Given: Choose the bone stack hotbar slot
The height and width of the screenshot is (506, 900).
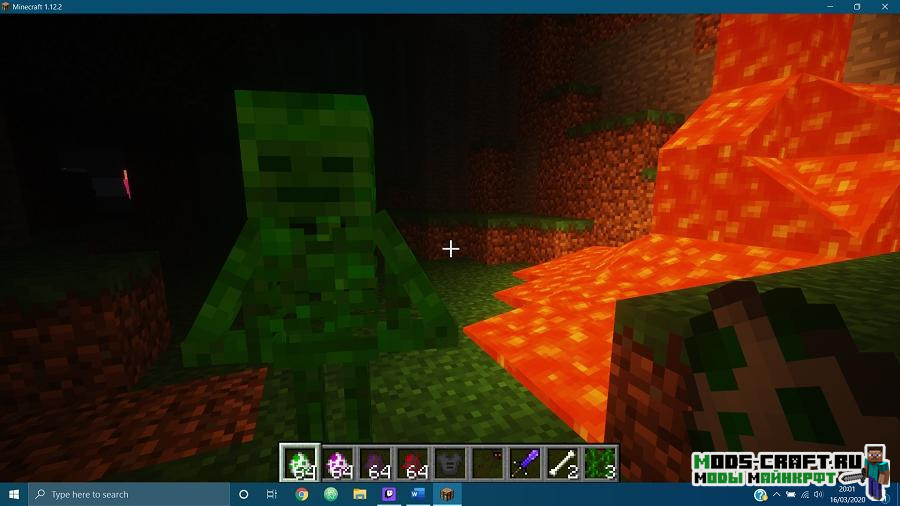Looking at the screenshot, I should [563, 462].
